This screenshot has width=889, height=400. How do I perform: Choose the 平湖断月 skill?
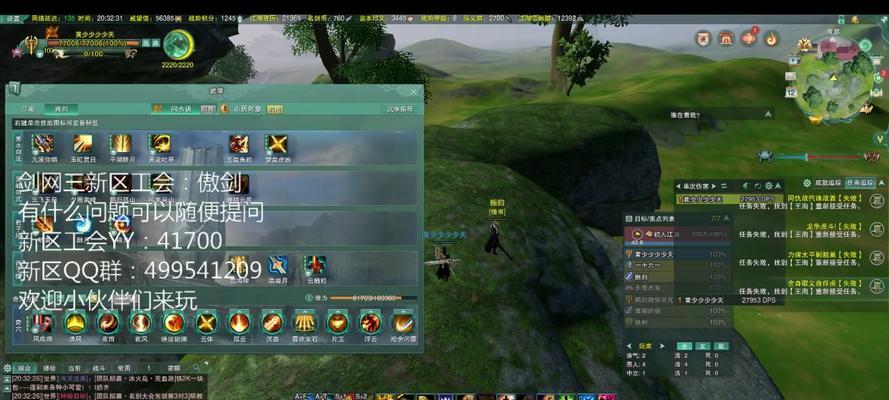[121, 145]
